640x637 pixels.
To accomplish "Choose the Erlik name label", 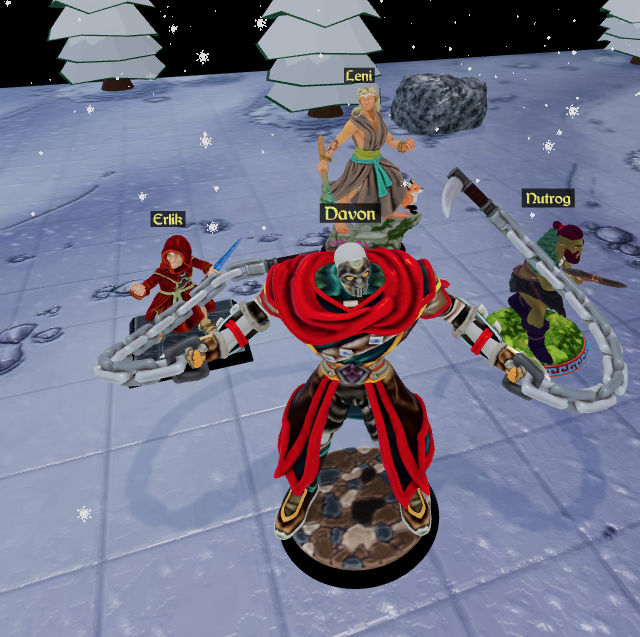I will tap(169, 219).
